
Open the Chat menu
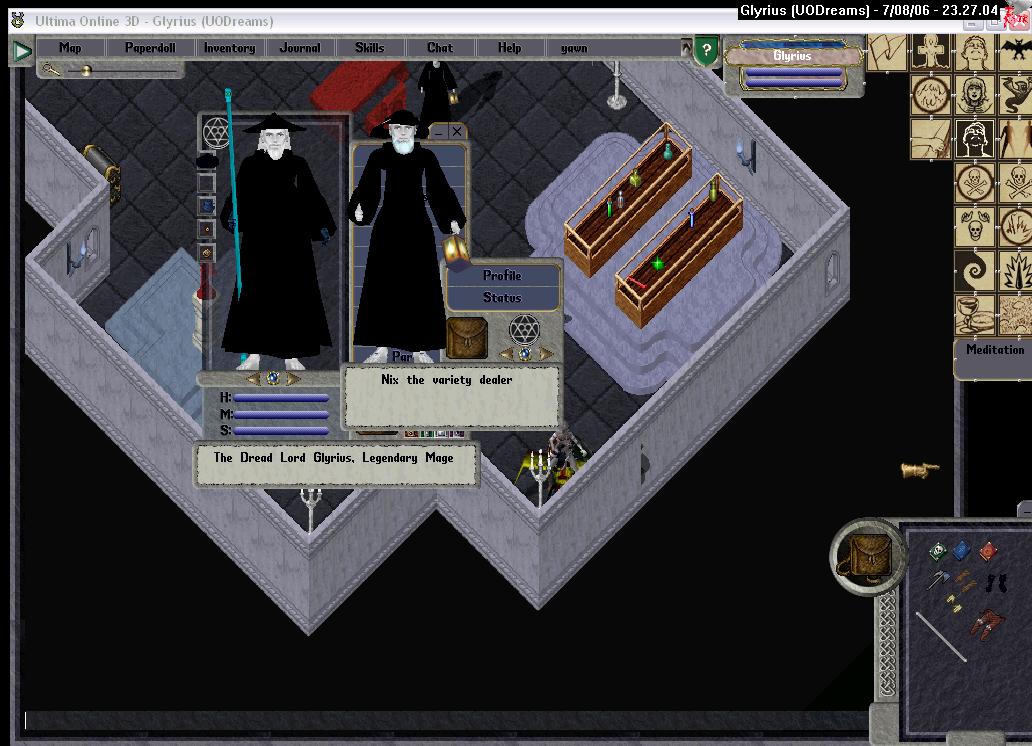pyautogui.click(x=440, y=48)
